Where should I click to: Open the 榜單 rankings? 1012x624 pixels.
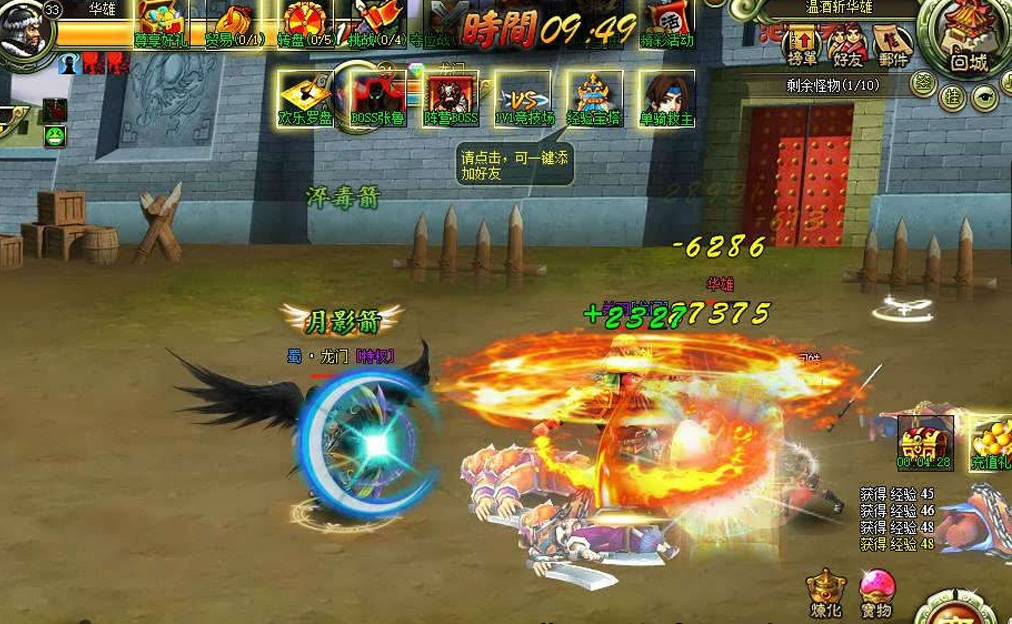pyautogui.click(x=804, y=44)
